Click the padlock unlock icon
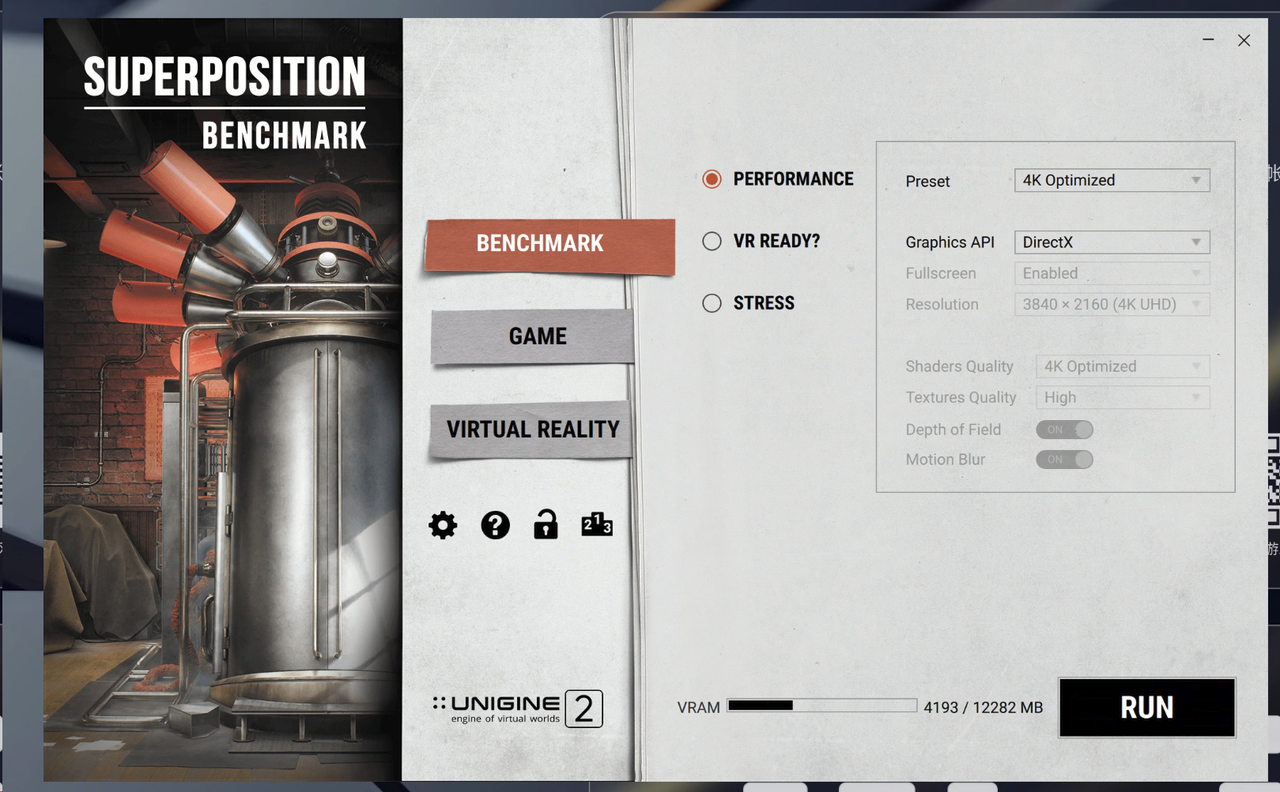The height and width of the screenshot is (792, 1280). [x=545, y=525]
